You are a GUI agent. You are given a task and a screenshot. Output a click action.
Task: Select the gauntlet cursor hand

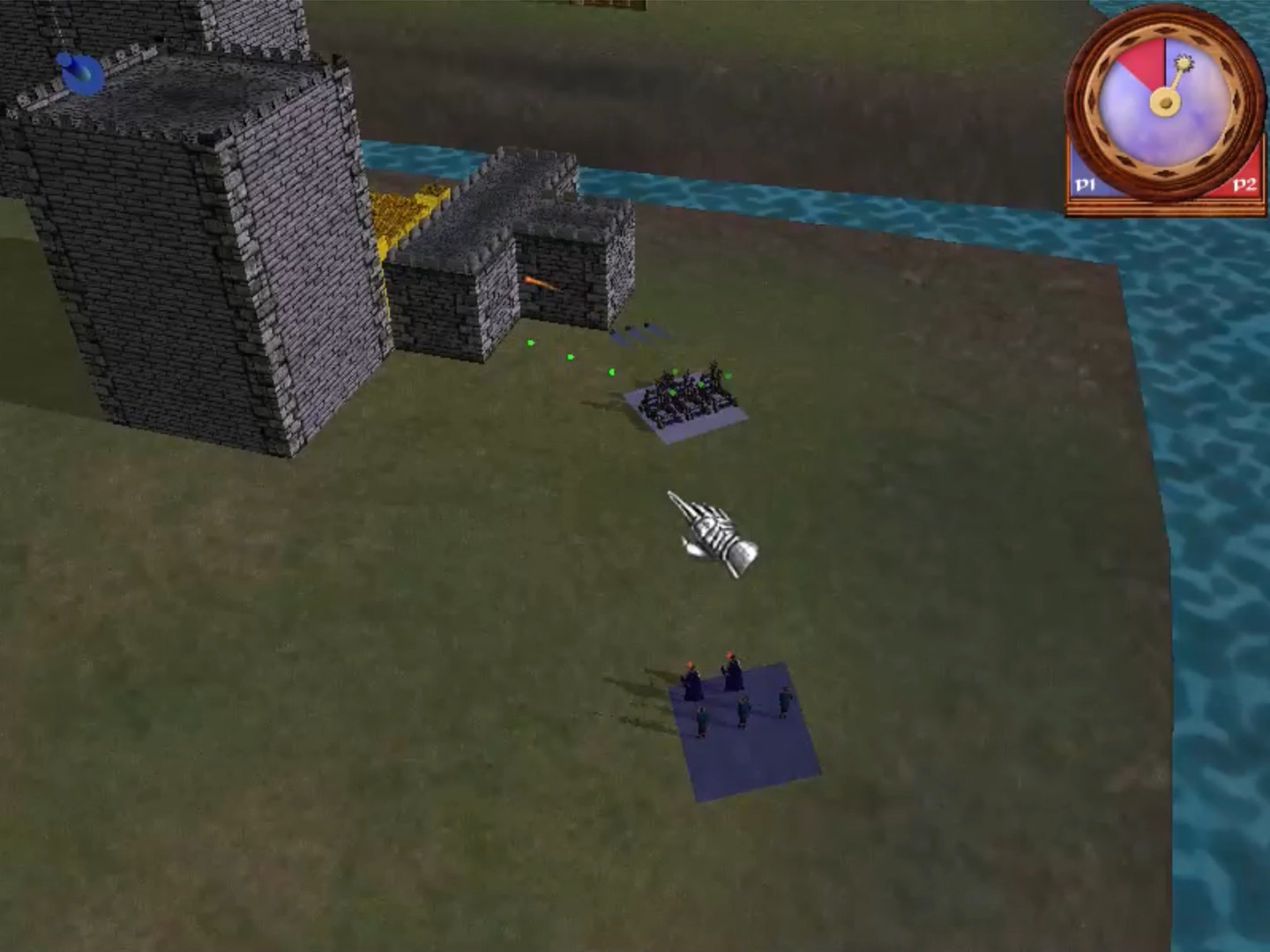[x=714, y=533]
